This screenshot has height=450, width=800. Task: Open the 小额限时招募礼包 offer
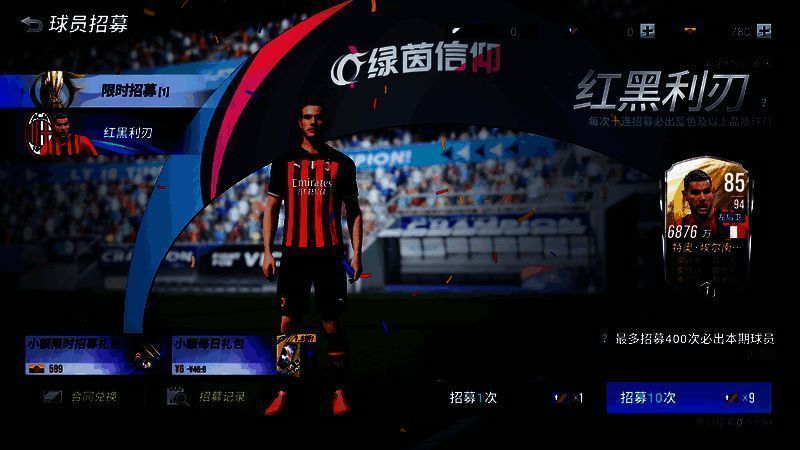click(88, 355)
